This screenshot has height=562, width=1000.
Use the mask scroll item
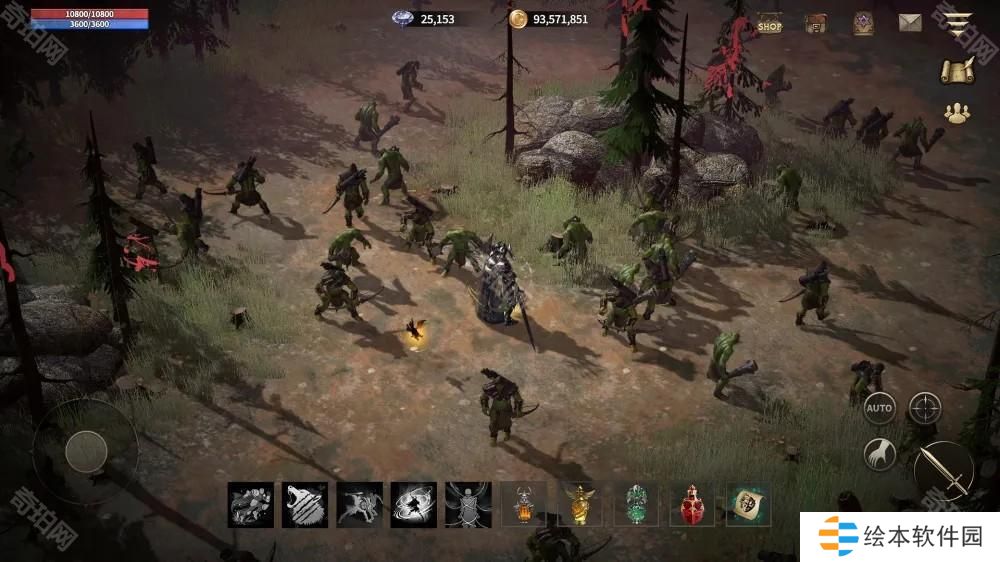[x=747, y=504]
